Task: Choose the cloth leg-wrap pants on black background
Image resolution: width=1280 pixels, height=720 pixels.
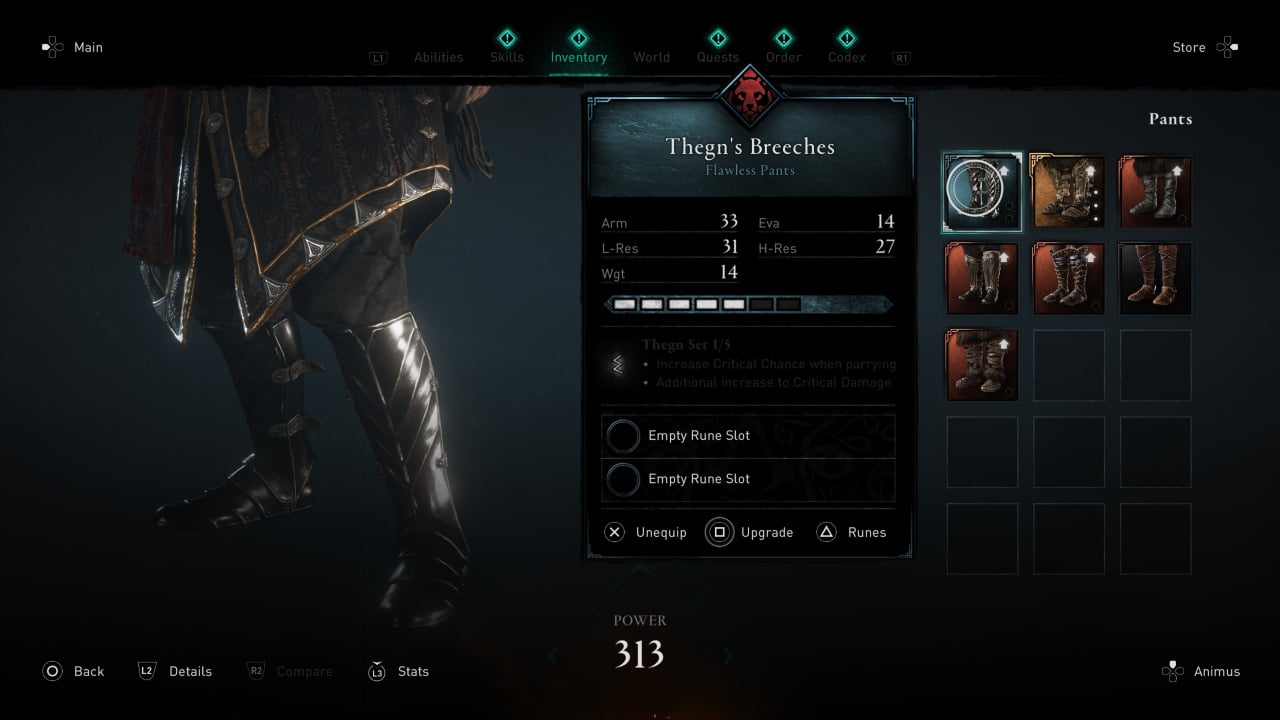Action: tap(1155, 279)
